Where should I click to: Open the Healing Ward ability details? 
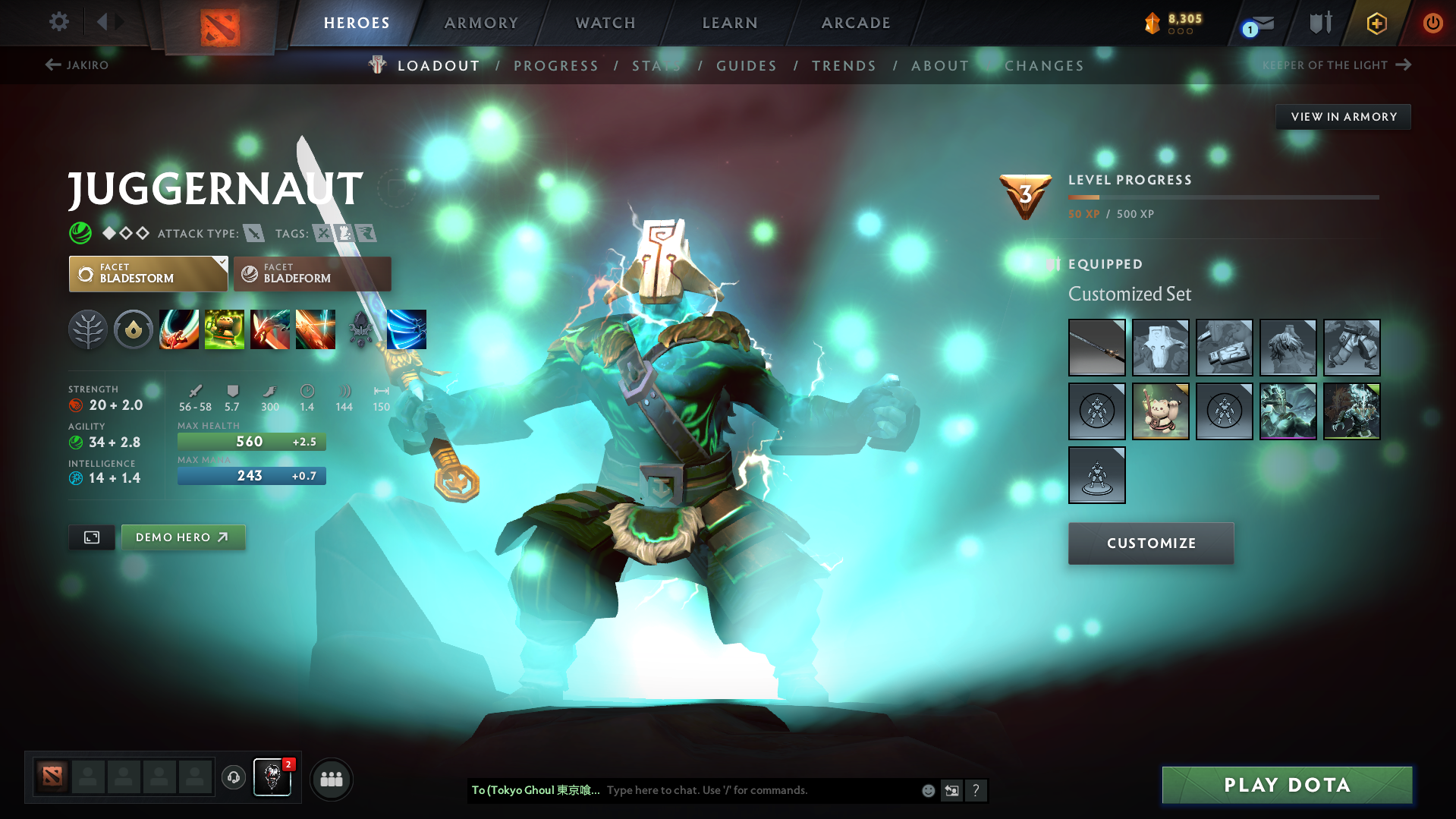225,329
